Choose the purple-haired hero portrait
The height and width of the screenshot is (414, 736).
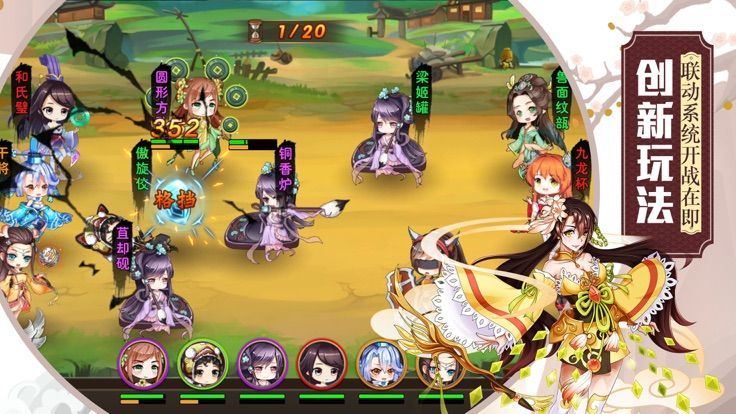(262, 363)
